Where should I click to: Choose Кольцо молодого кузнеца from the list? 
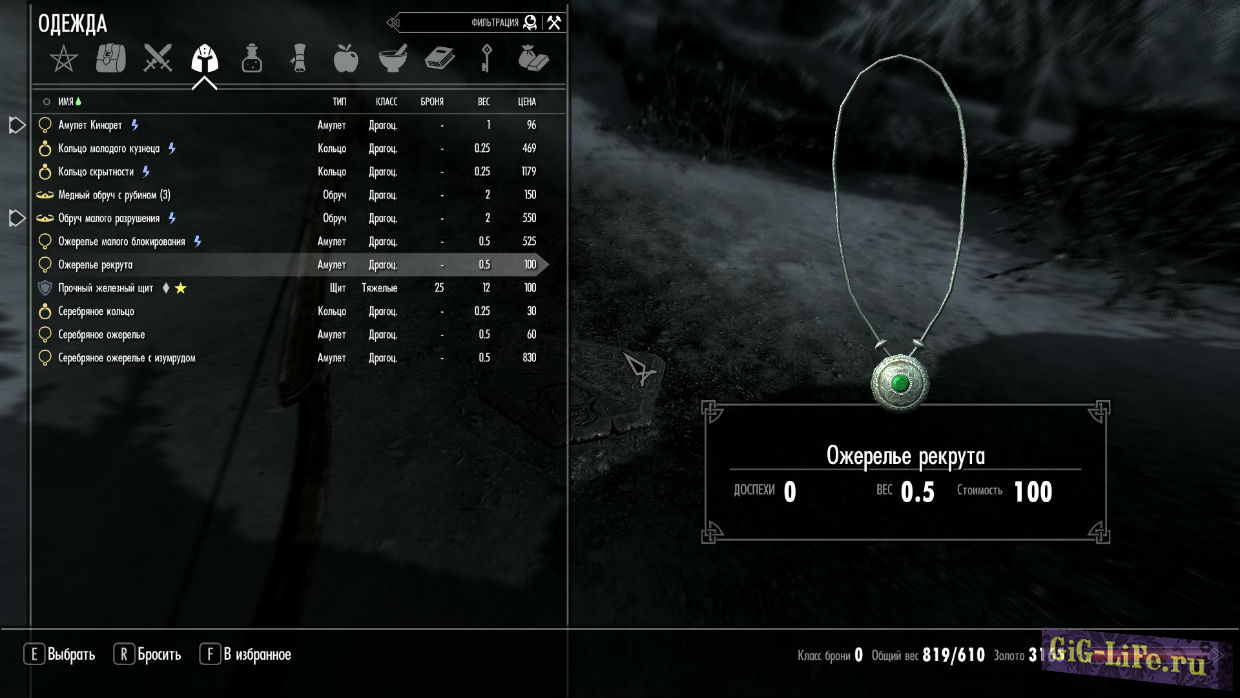click(x=109, y=148)
